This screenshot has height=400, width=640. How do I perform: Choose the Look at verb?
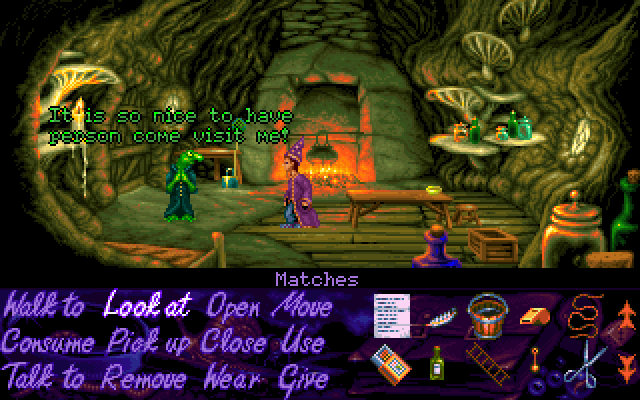click(x=148, y=307)
